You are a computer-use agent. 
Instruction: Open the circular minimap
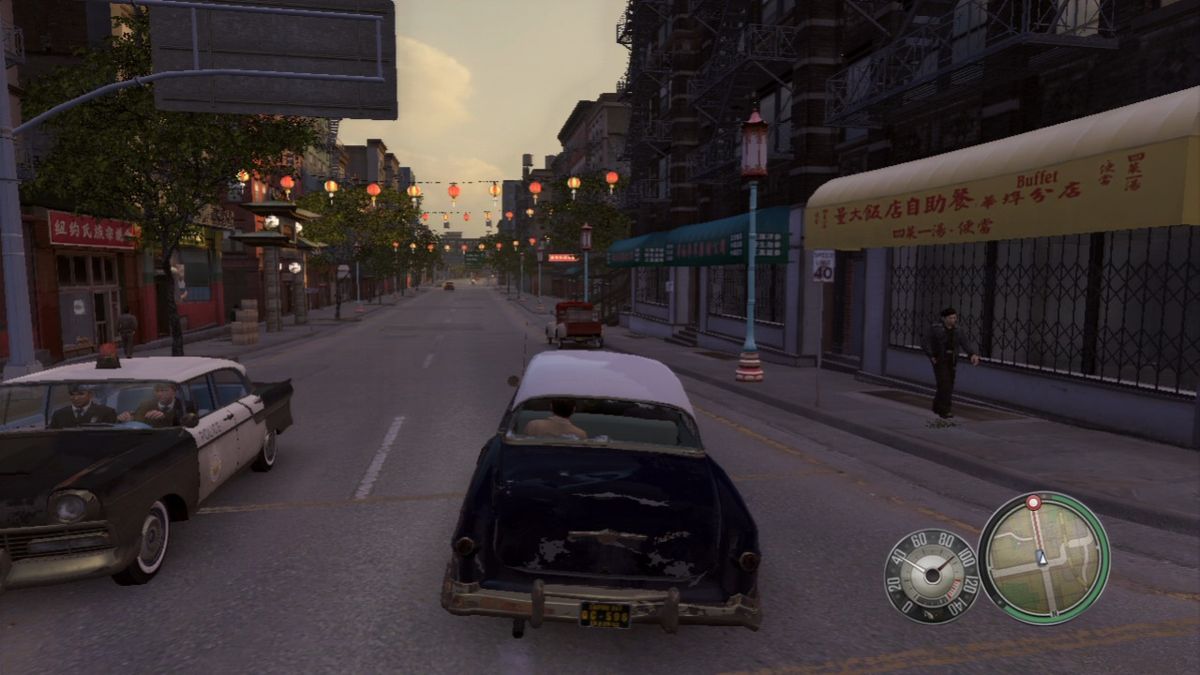(x=1043, y=558)
